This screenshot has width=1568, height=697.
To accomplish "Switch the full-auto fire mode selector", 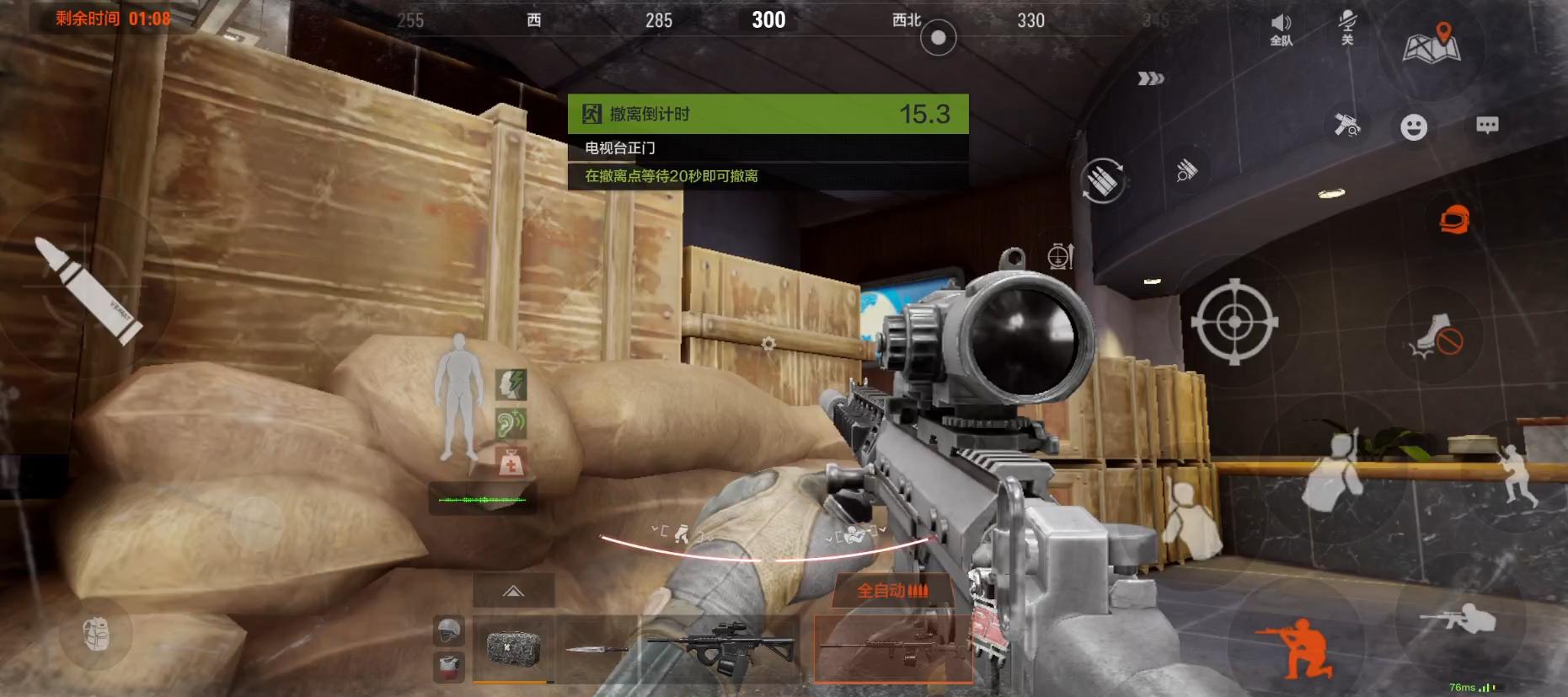I will click(x=892, y=591).
